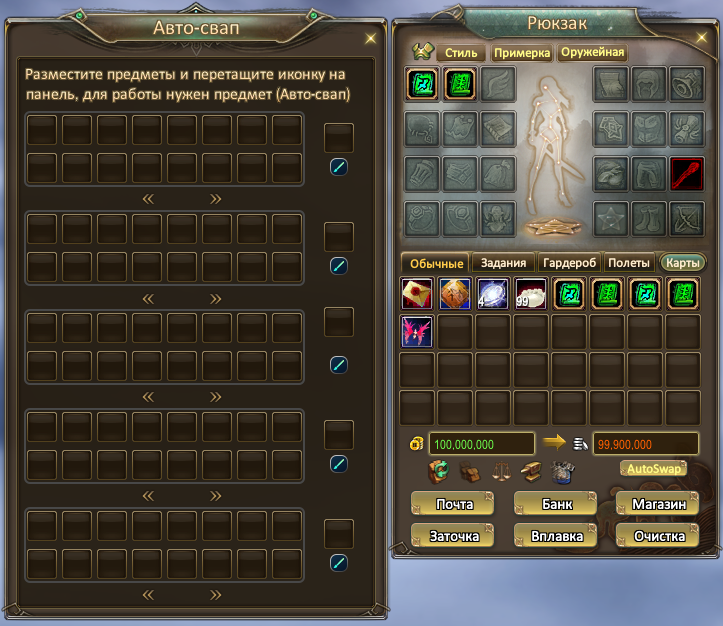The height and width of the screenshot is (626, 723).
Task: Switch to the Задания inventory tab
Action: (502, 263)
